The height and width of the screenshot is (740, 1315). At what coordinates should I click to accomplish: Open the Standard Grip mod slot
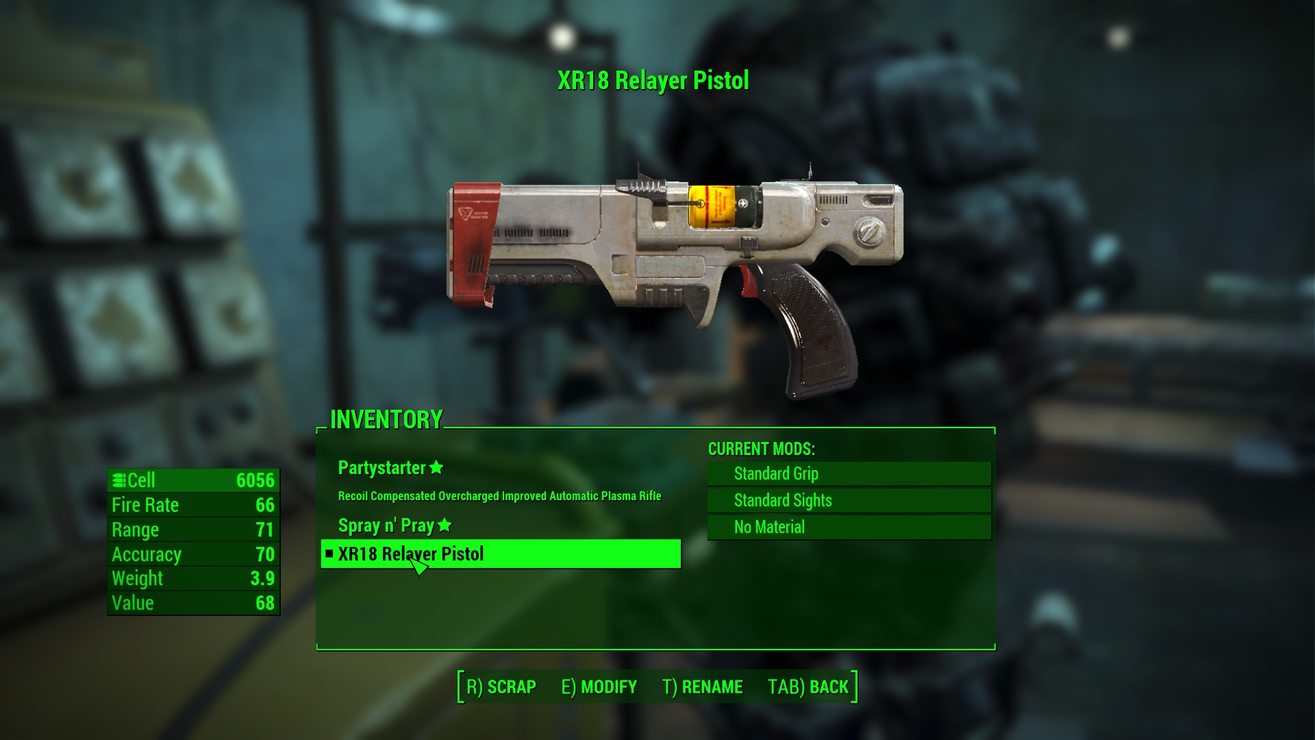(849, 474)
